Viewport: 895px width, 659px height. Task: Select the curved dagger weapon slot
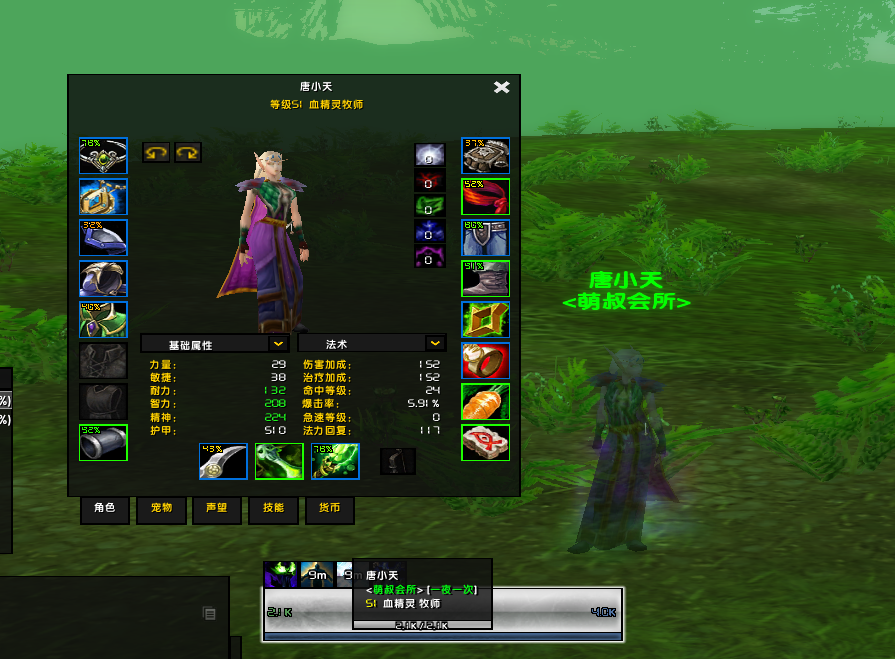coord(223,461)
